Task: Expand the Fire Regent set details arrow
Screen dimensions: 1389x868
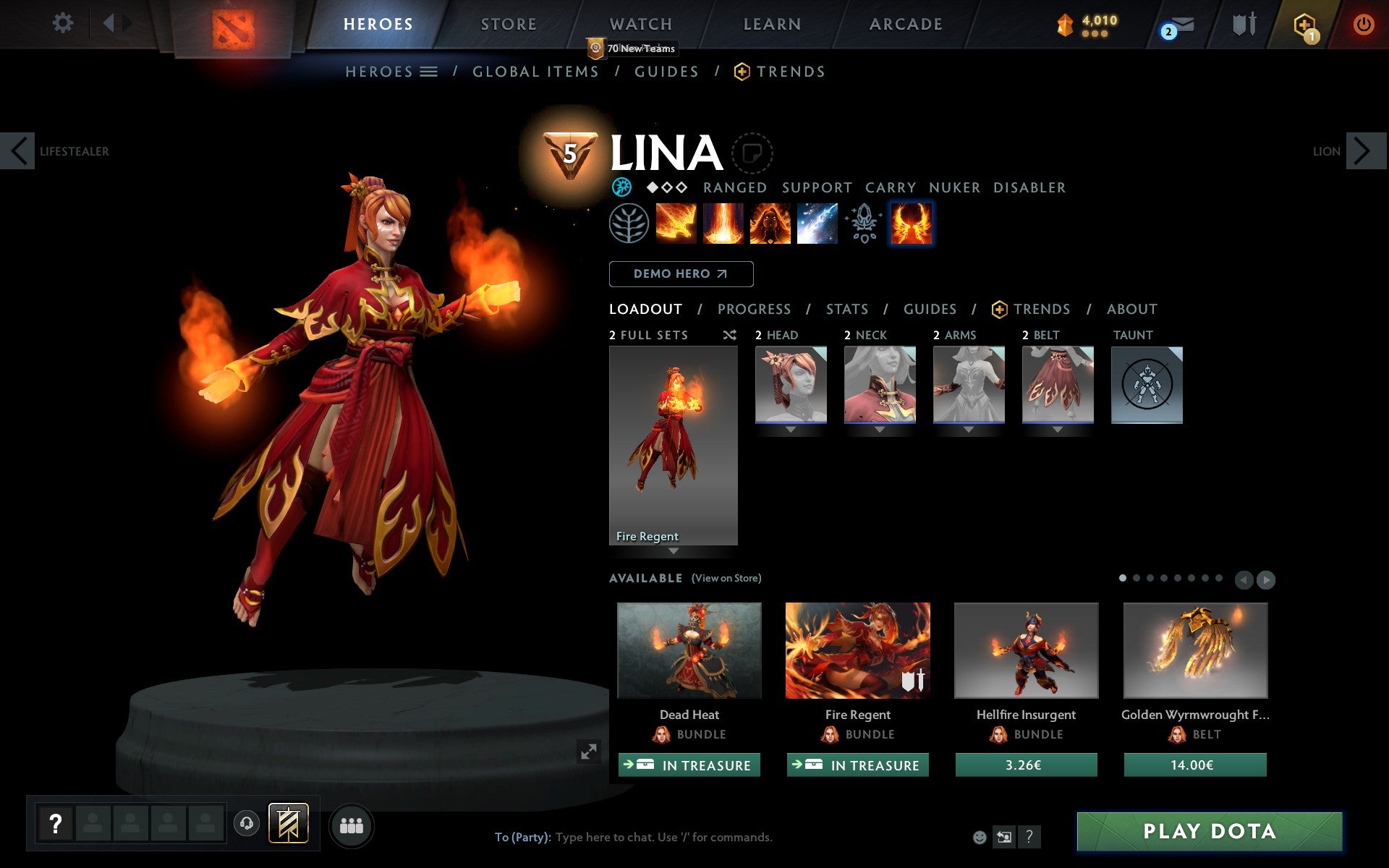Action: click(674, 551)
